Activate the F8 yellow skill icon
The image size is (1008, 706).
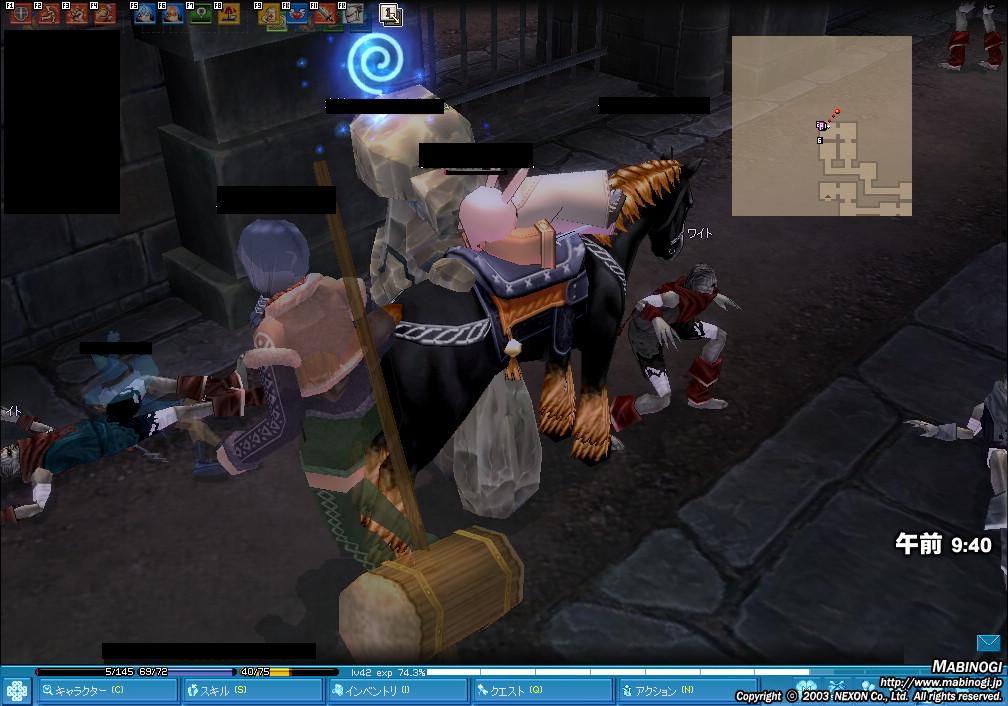[x=229, y=14]
